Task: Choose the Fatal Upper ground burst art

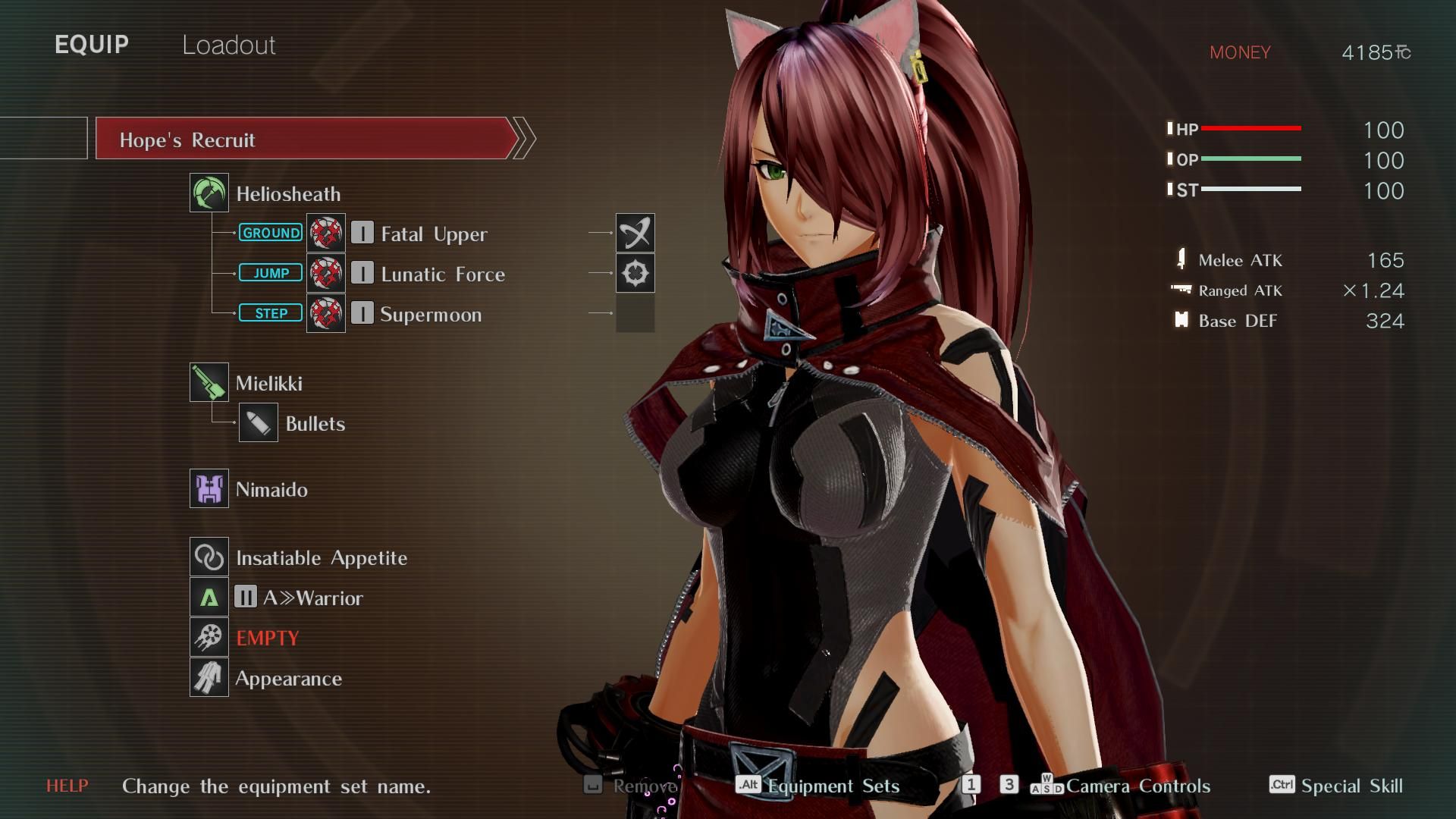Action: click(x=433, y=234)
